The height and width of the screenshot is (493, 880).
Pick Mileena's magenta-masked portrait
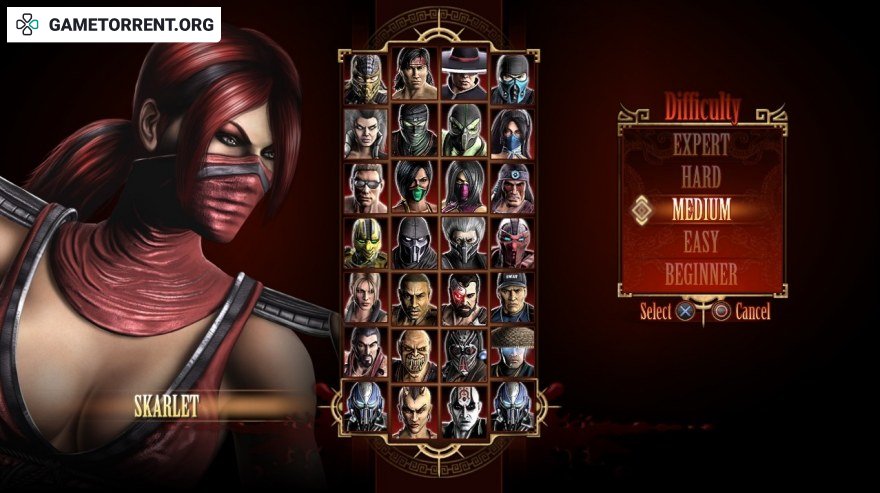click(x=463, y=187)
